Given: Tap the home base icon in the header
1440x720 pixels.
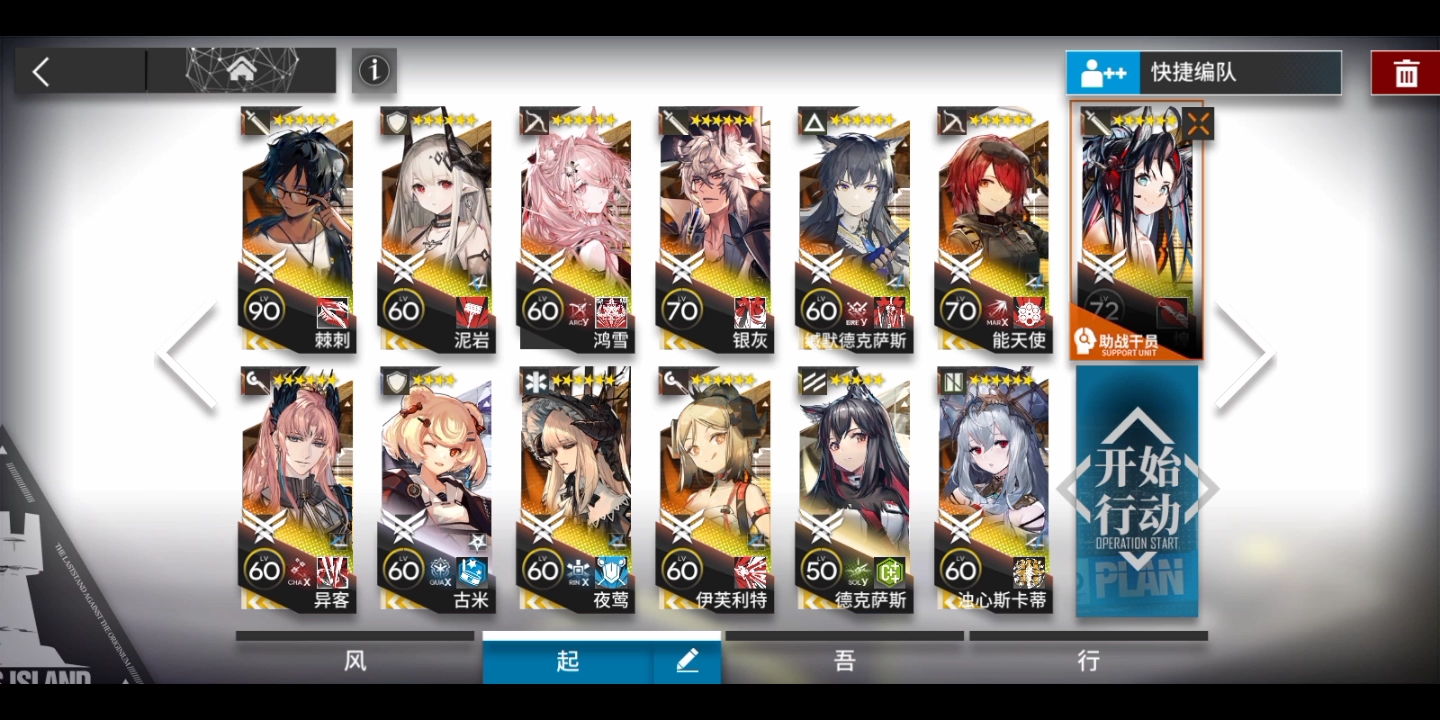Looking at the screenshot, I should pyautogui.click(x=240, y=69).
